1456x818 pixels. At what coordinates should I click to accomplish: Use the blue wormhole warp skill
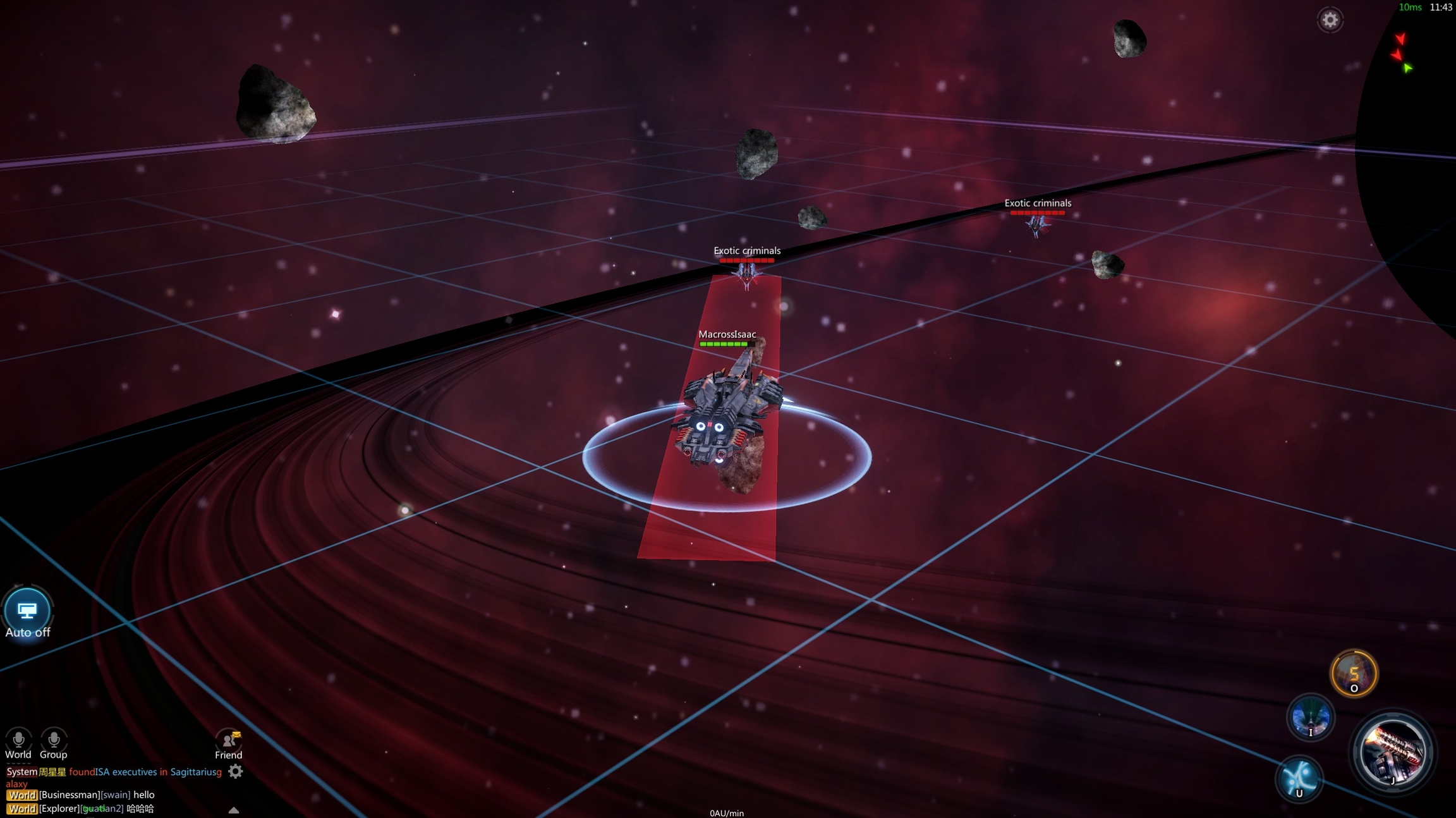point(1310,717)
